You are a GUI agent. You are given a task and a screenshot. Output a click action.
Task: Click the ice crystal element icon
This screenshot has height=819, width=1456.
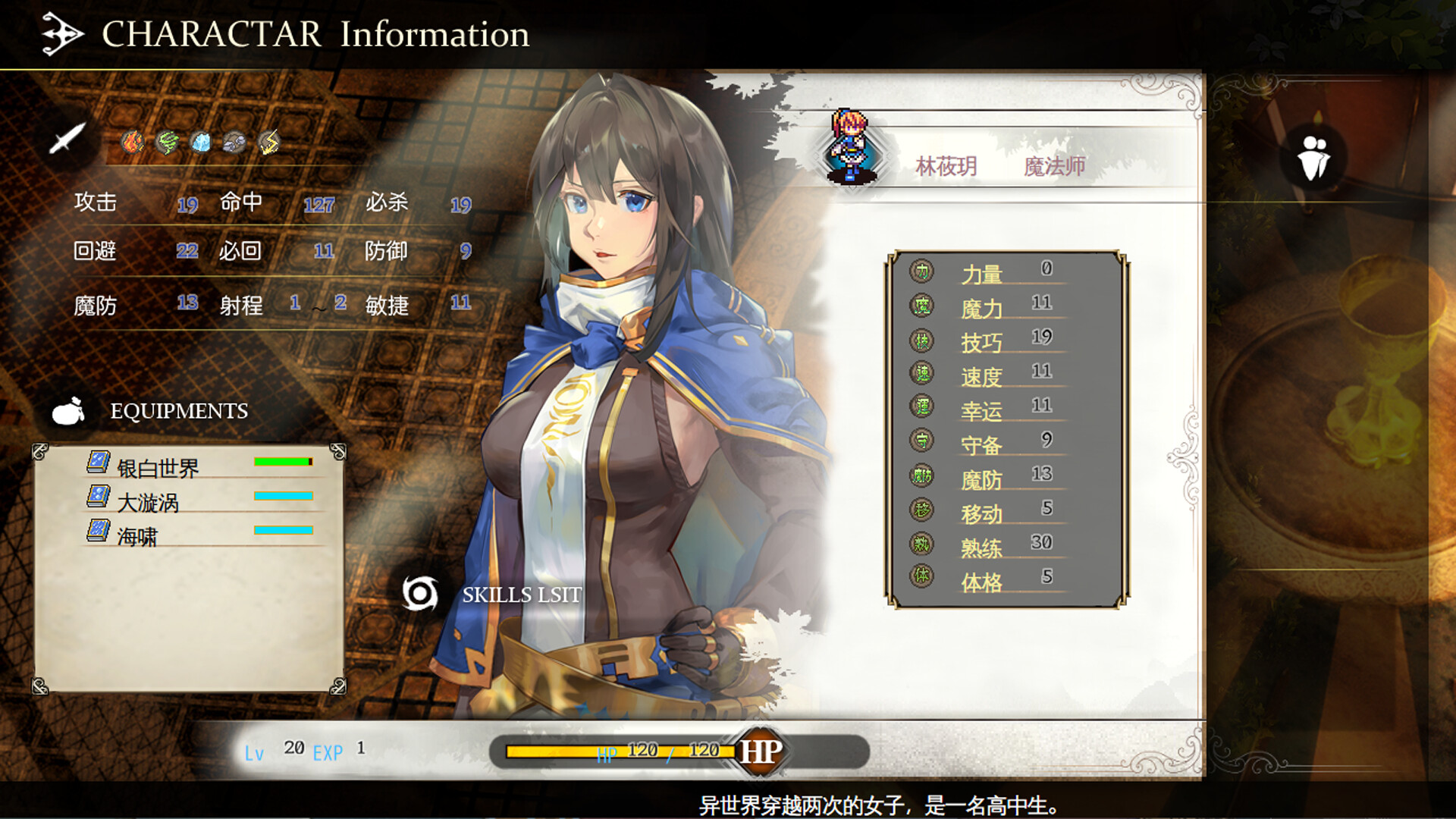click(x=200, y=142)
